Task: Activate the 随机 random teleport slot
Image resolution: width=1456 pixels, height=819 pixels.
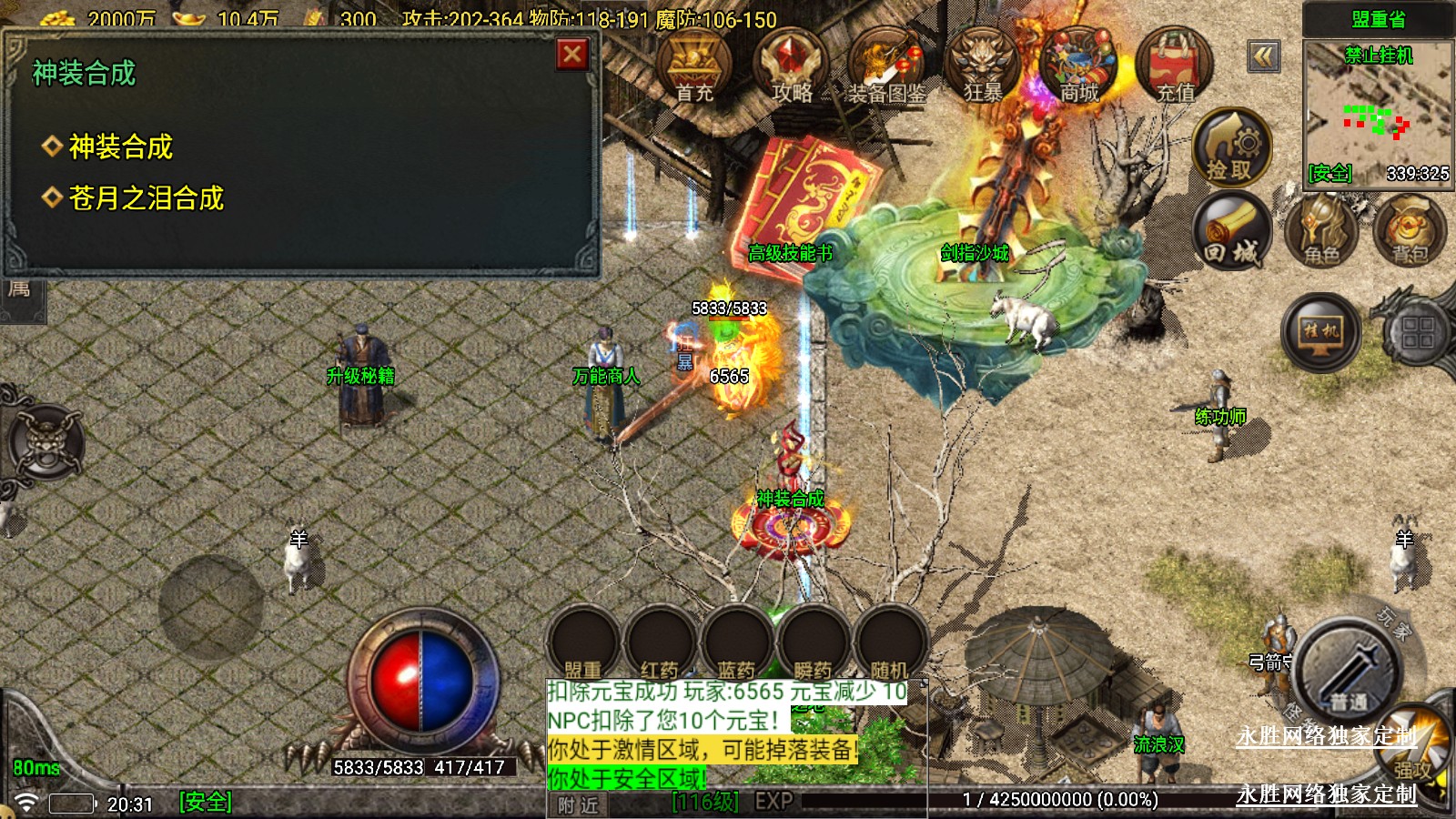Action: click(889, 643)
